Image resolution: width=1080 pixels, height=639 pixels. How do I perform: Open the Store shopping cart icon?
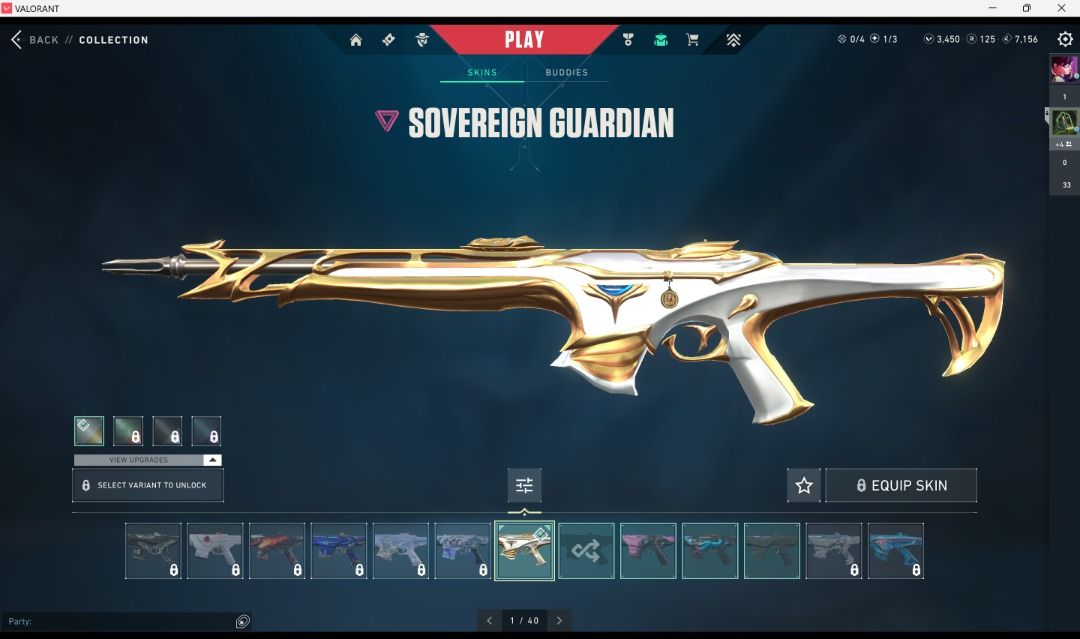click(692, 40)
